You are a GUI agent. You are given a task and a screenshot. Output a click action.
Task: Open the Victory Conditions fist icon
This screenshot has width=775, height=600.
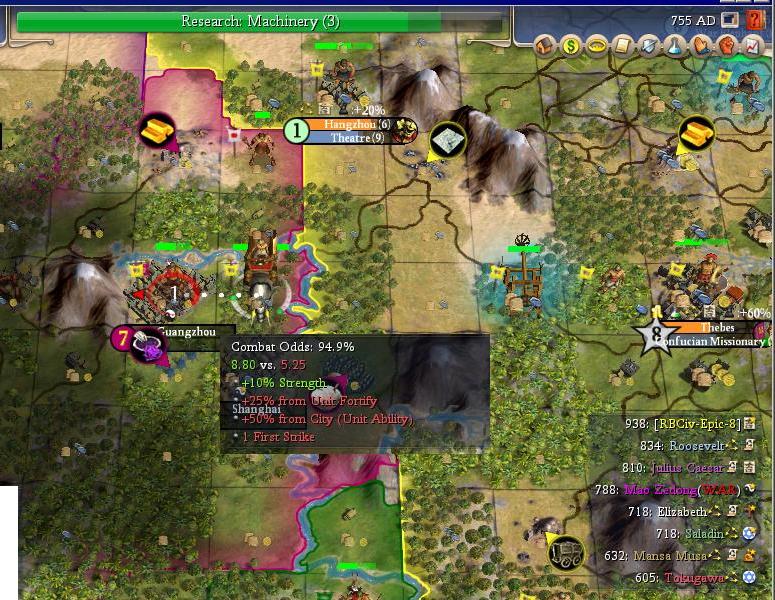[725, 45]
